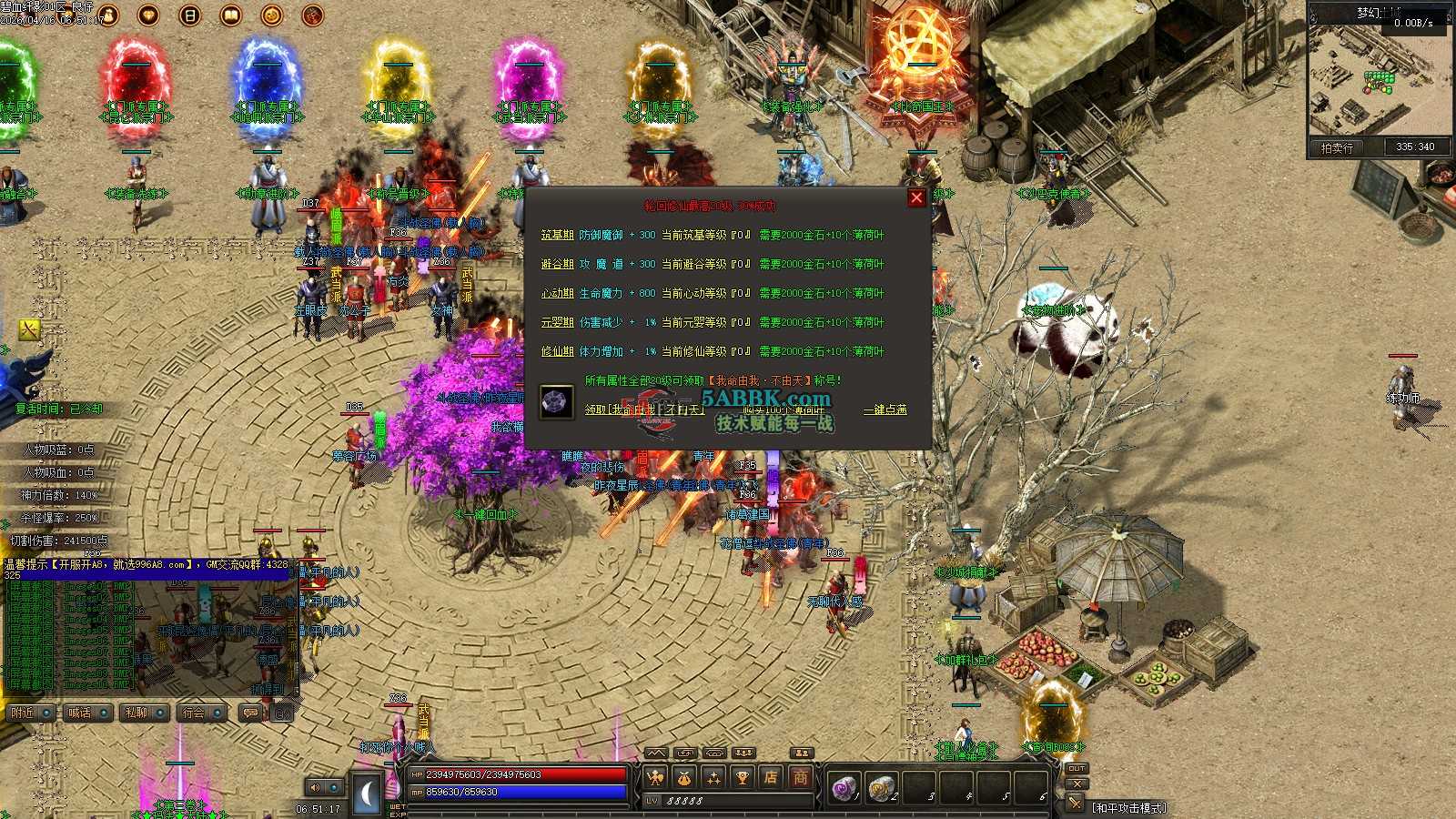The width and height of the screenshot is (1456, 819).
Task: Click the diamond icon in the top row
Action: point(148,15)
